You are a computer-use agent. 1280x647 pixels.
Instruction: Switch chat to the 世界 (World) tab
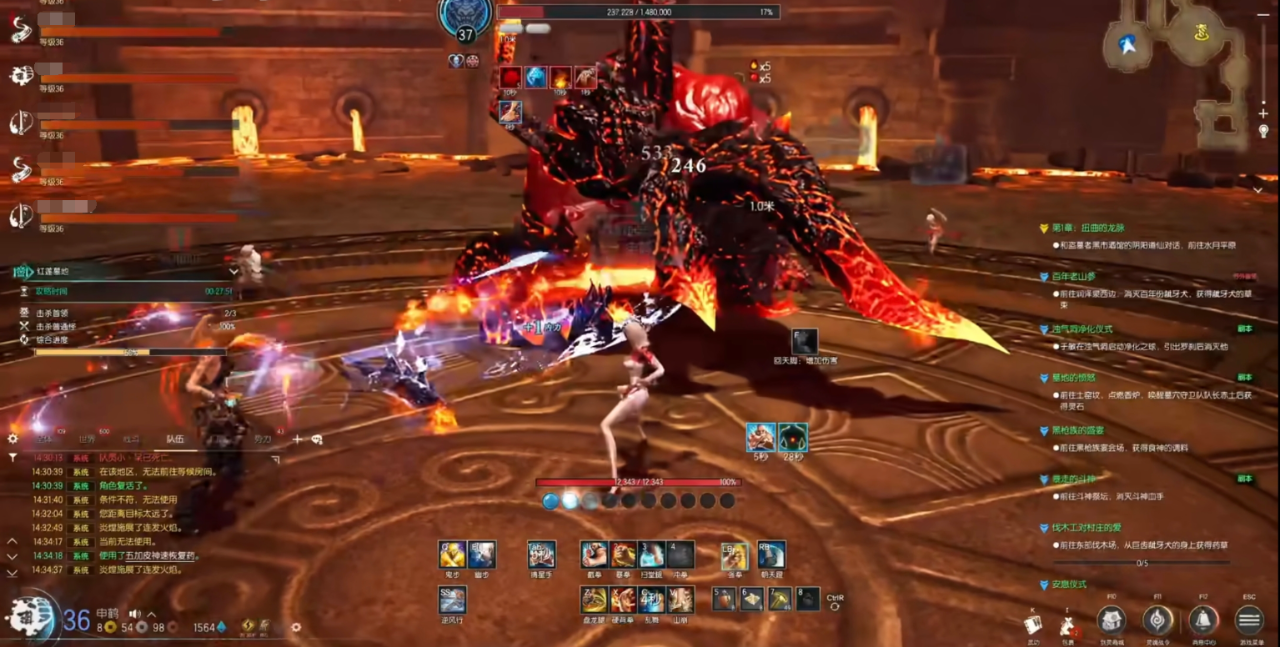pos(88,439)
